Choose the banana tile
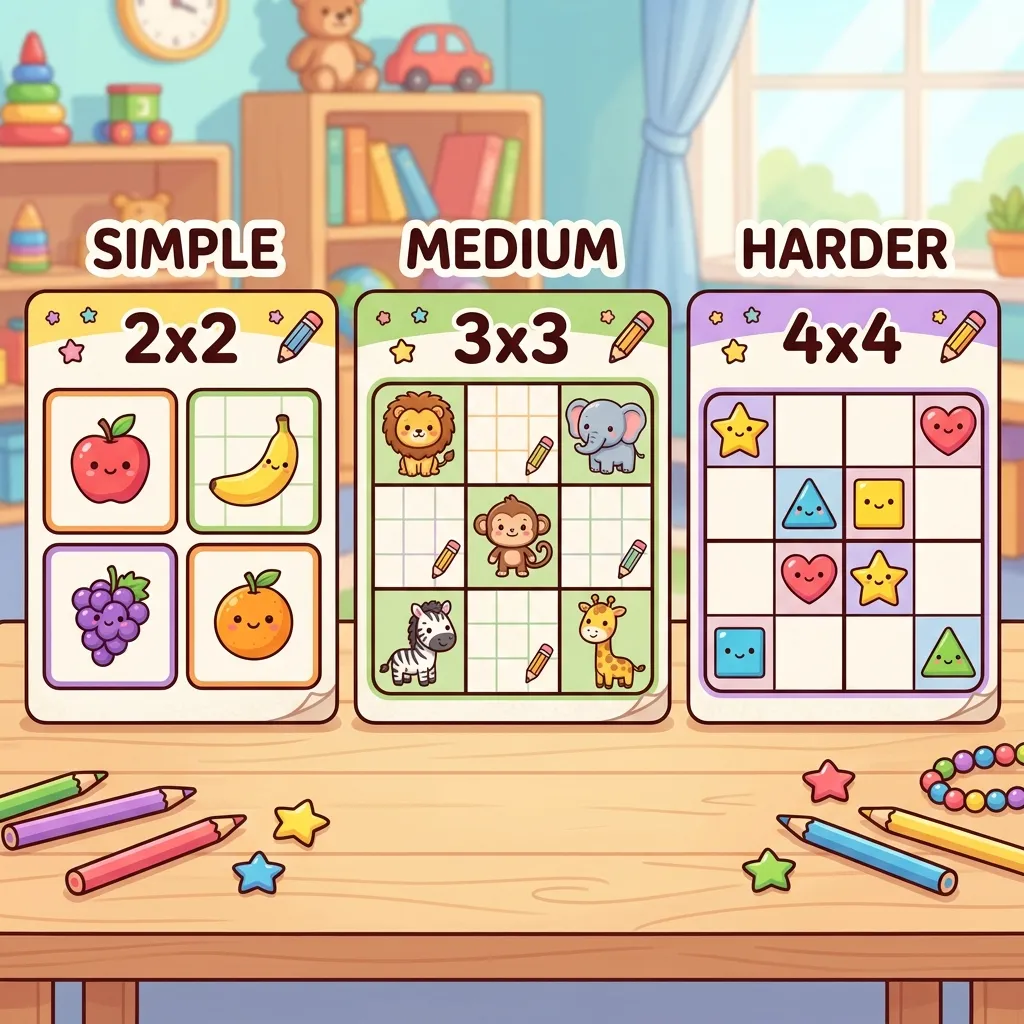1024x1024 pixels. click(254, 460)
